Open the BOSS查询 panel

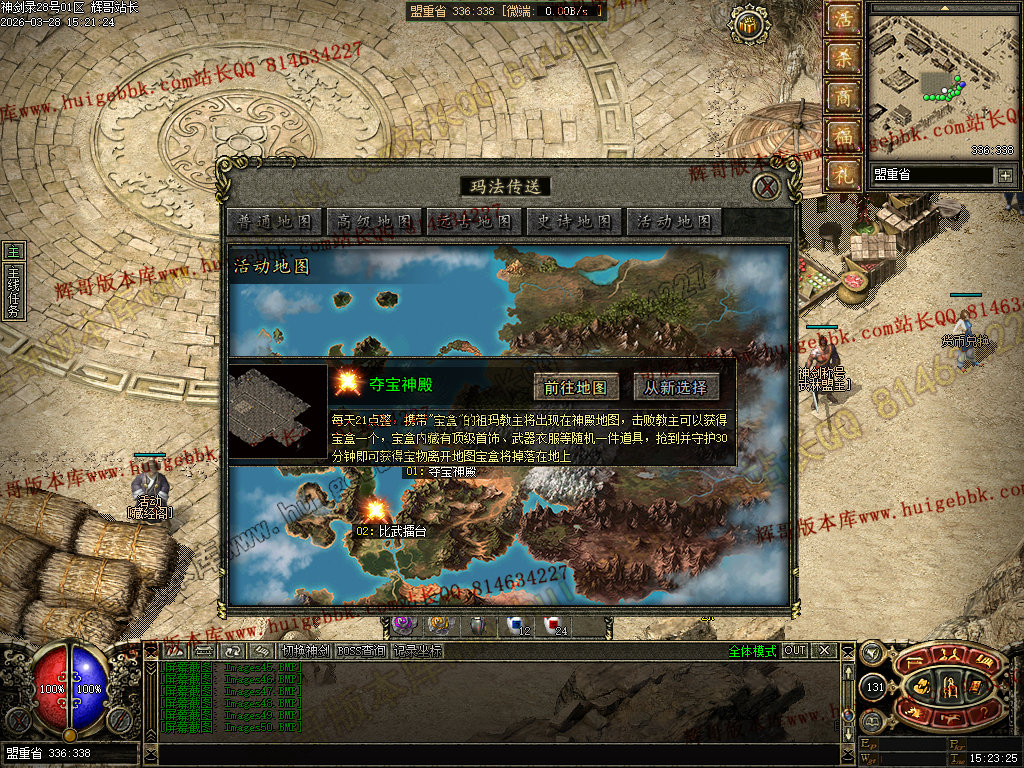(x=360, y=651)
